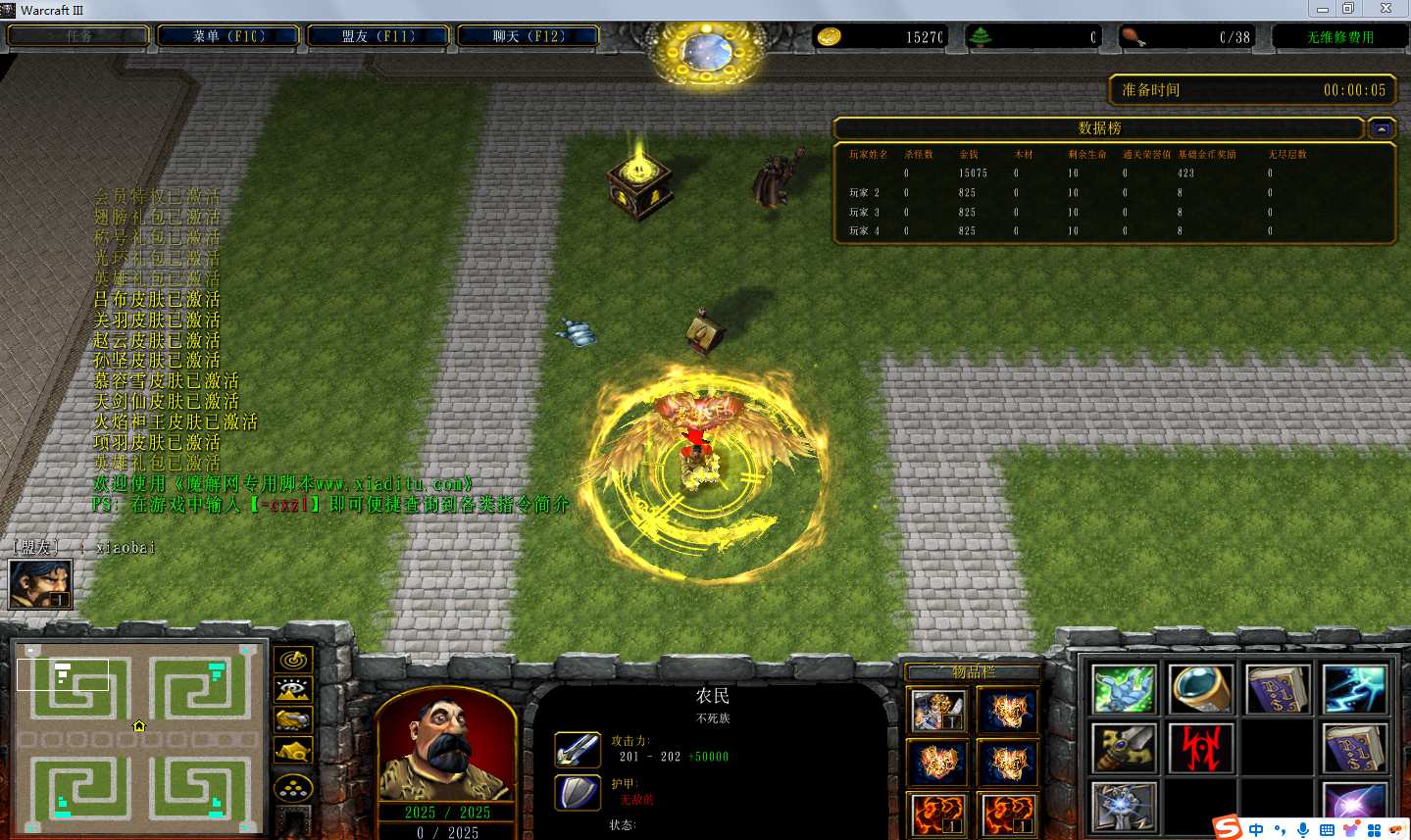Open the purple spellbook in the top row
Screen dimensions: 1411x840
(1278, 689)
